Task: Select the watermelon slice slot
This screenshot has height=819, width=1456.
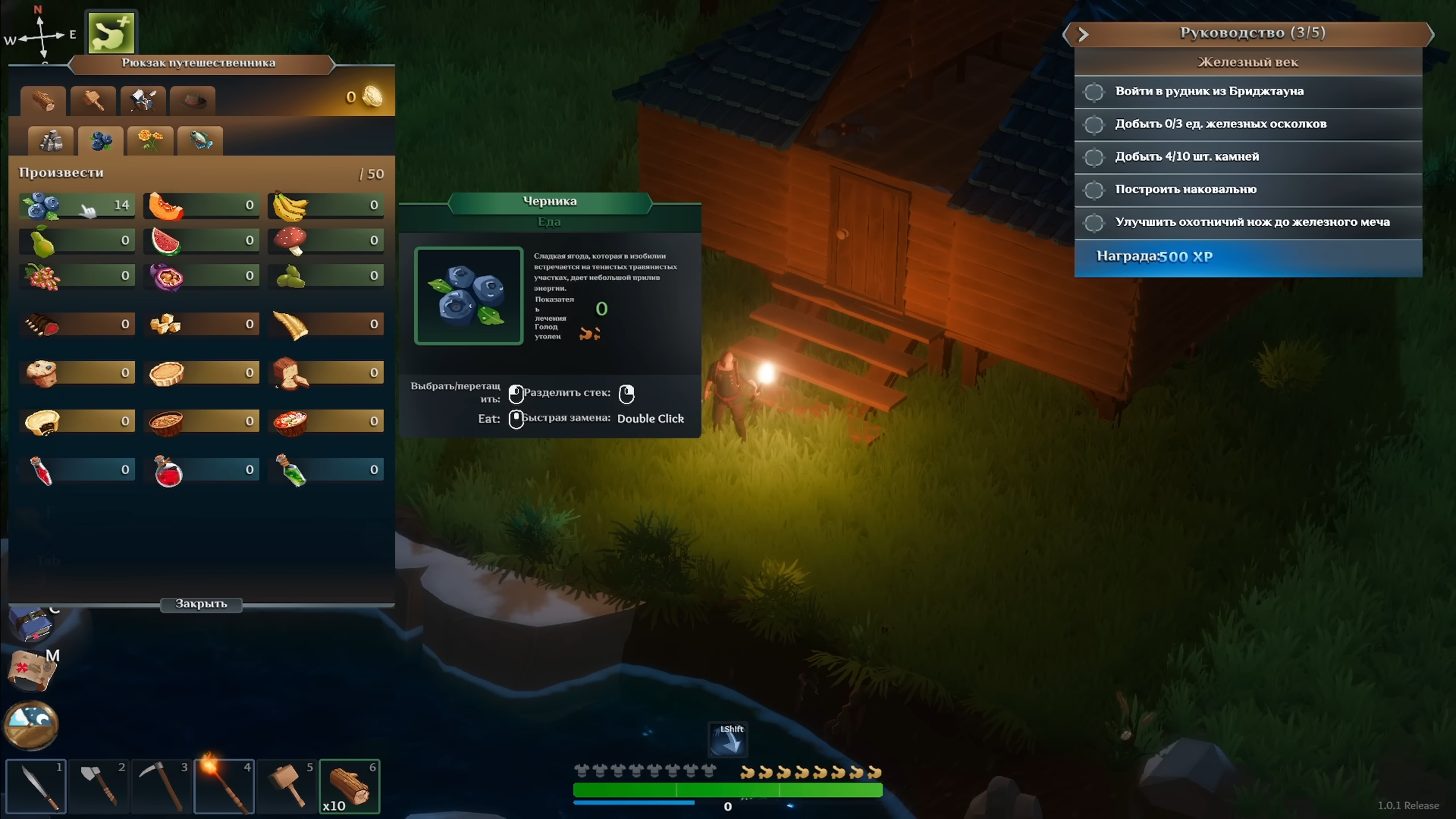Action: click(201, 241)
